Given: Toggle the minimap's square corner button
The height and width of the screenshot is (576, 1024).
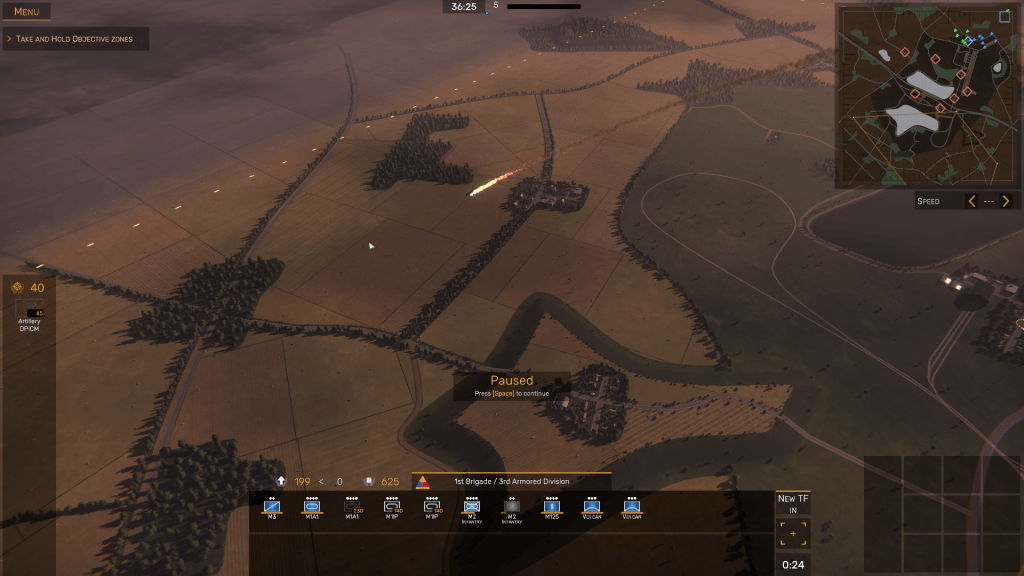Looking at the screenshot, I should click(1005, 16).
